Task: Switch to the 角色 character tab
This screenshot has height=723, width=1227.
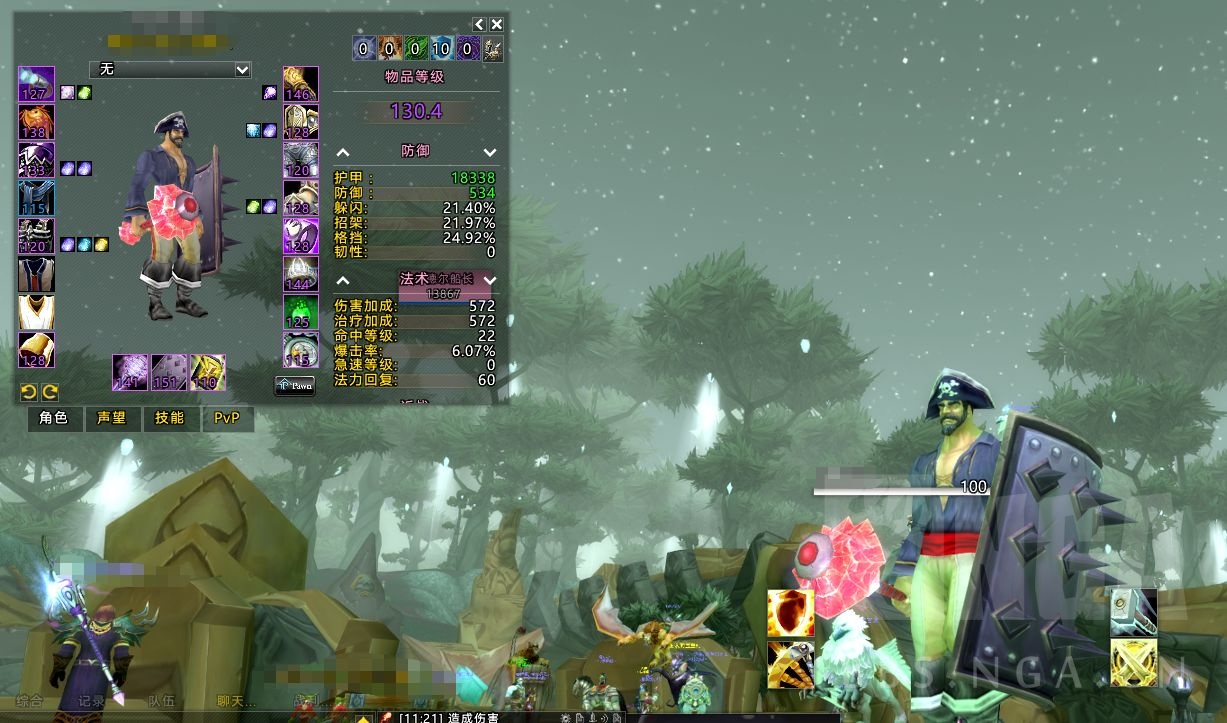Action: click(x=53, y=418)
